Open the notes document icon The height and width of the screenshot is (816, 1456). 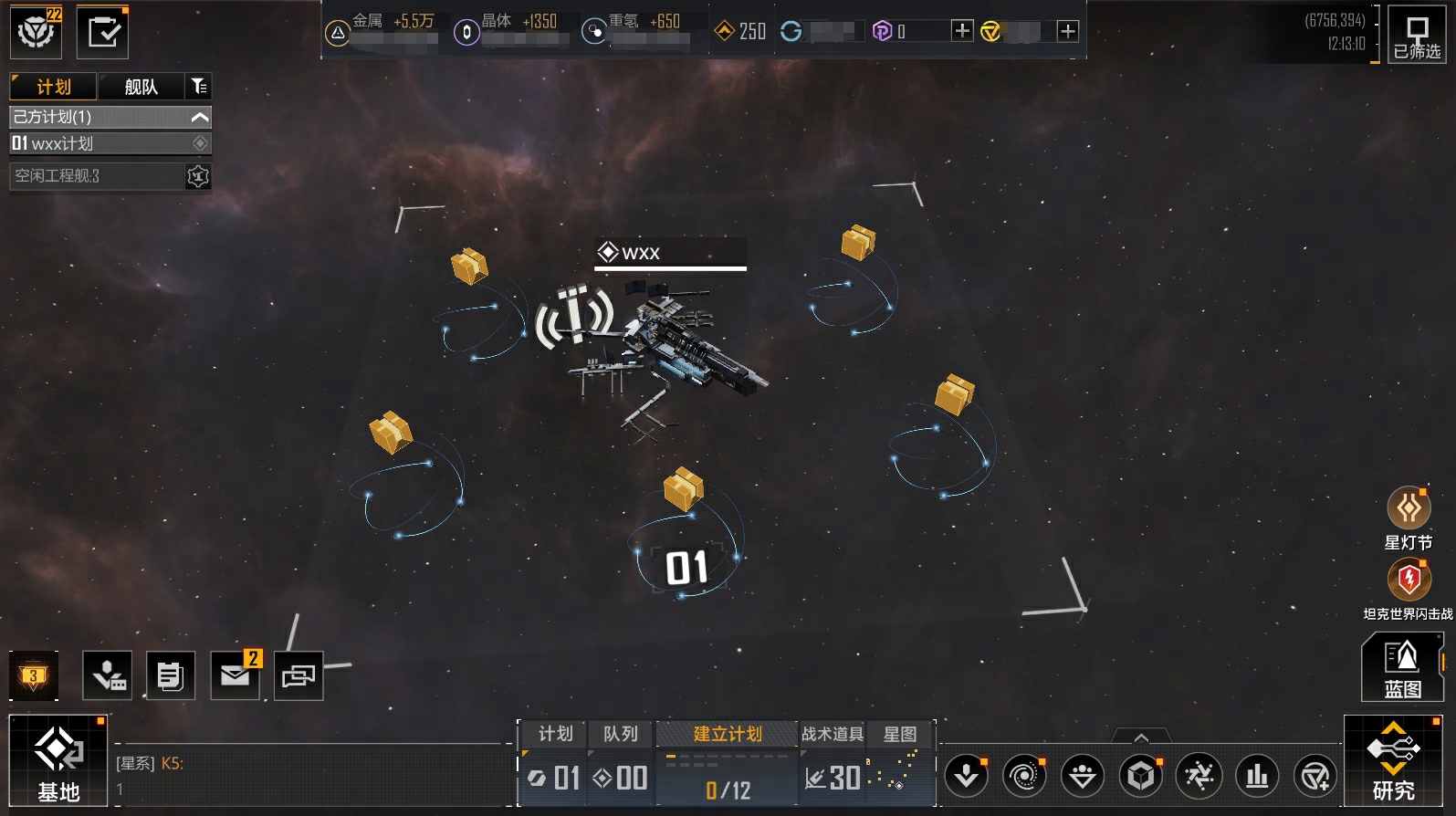pos(171,675)
